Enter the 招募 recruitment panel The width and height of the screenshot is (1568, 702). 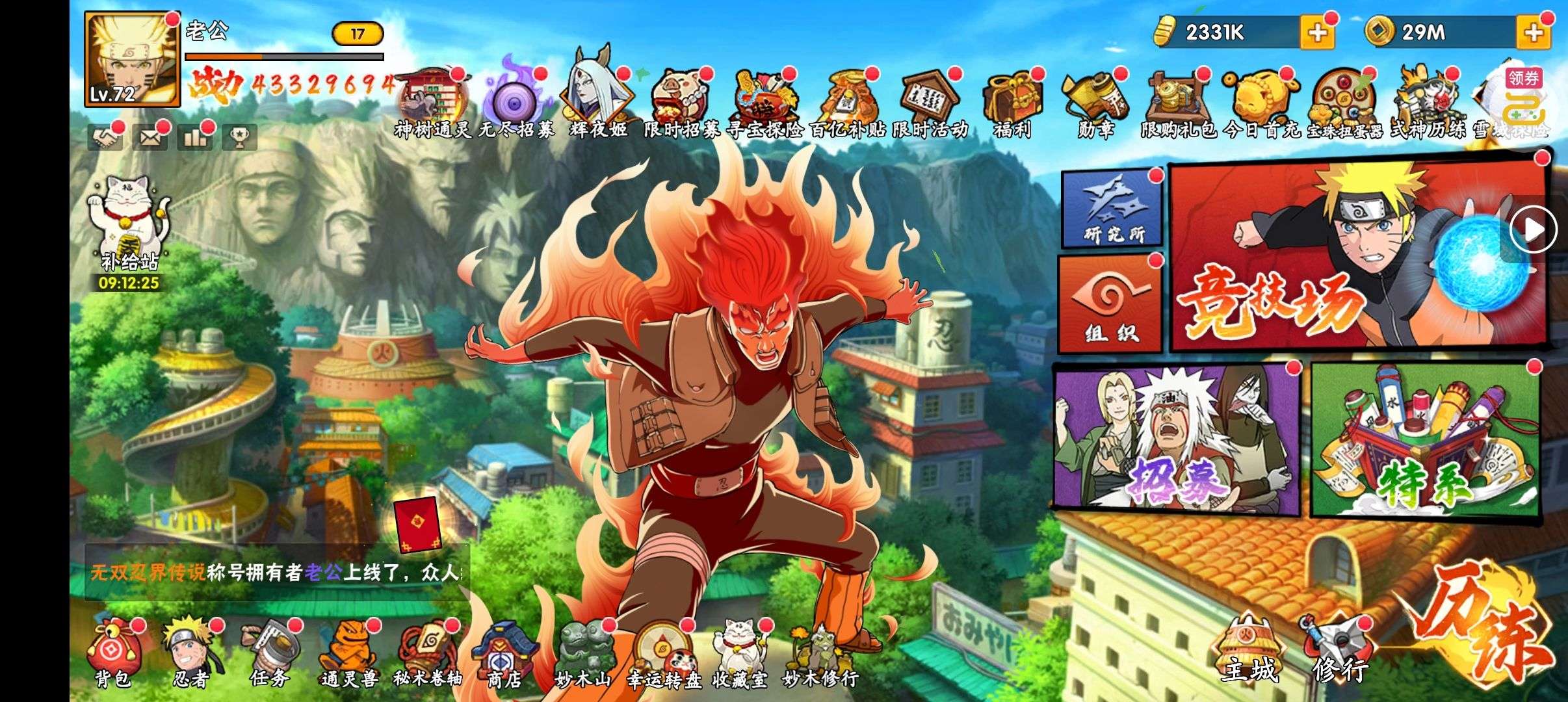1175,439
